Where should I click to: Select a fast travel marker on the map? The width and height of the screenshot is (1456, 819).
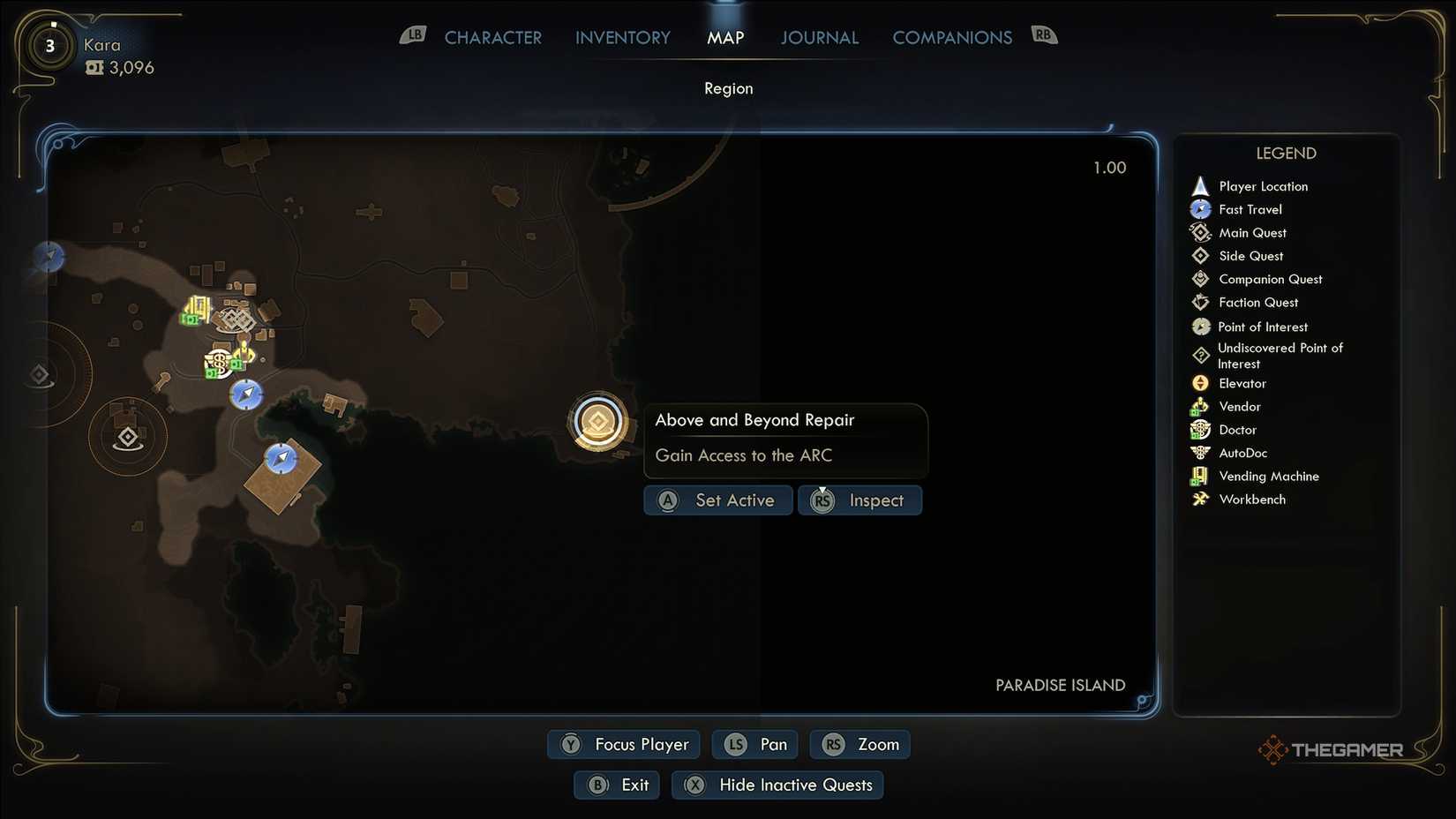tap(245, 395)
